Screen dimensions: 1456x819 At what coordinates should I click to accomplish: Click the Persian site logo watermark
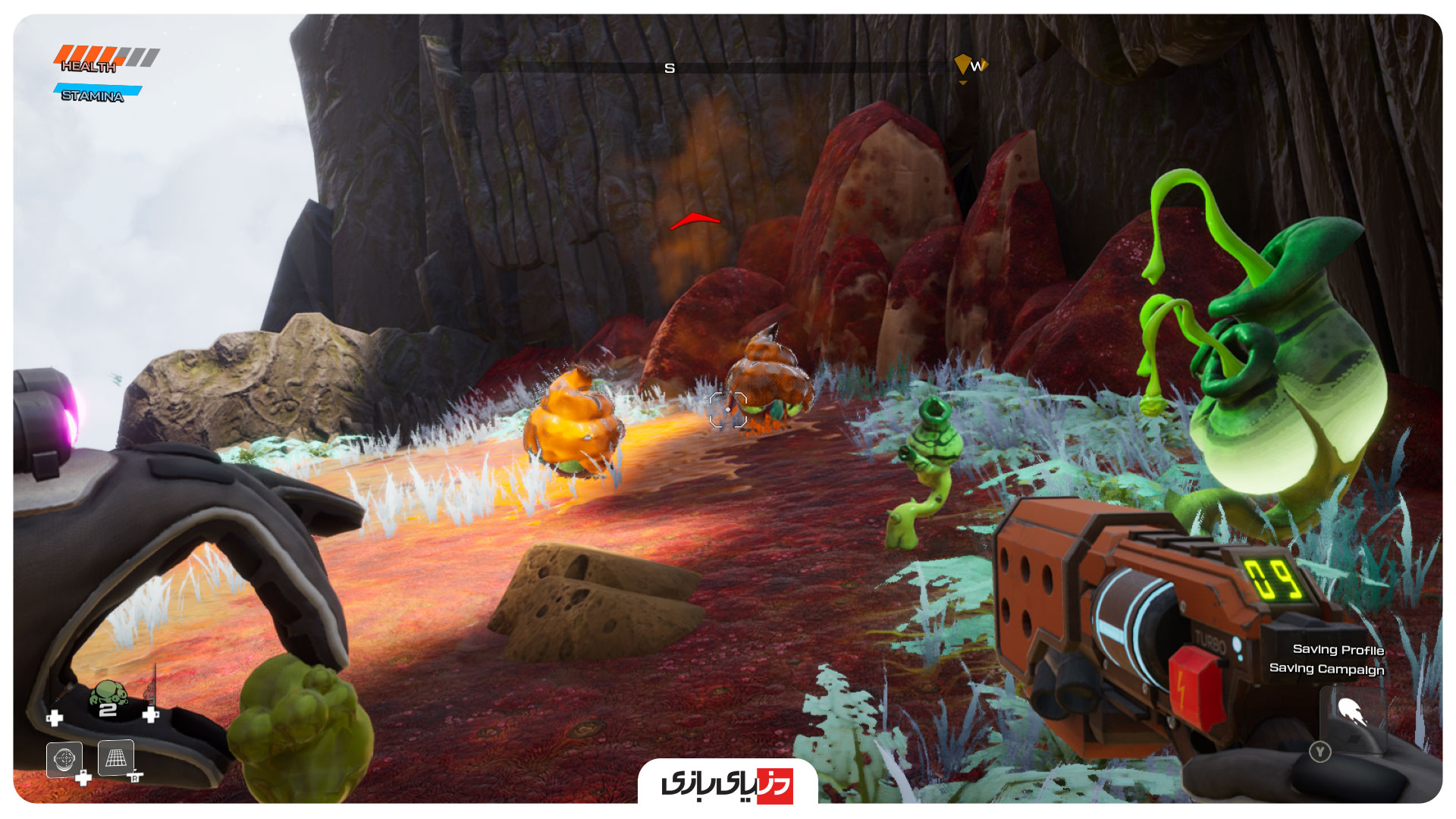tap(727, 783)
